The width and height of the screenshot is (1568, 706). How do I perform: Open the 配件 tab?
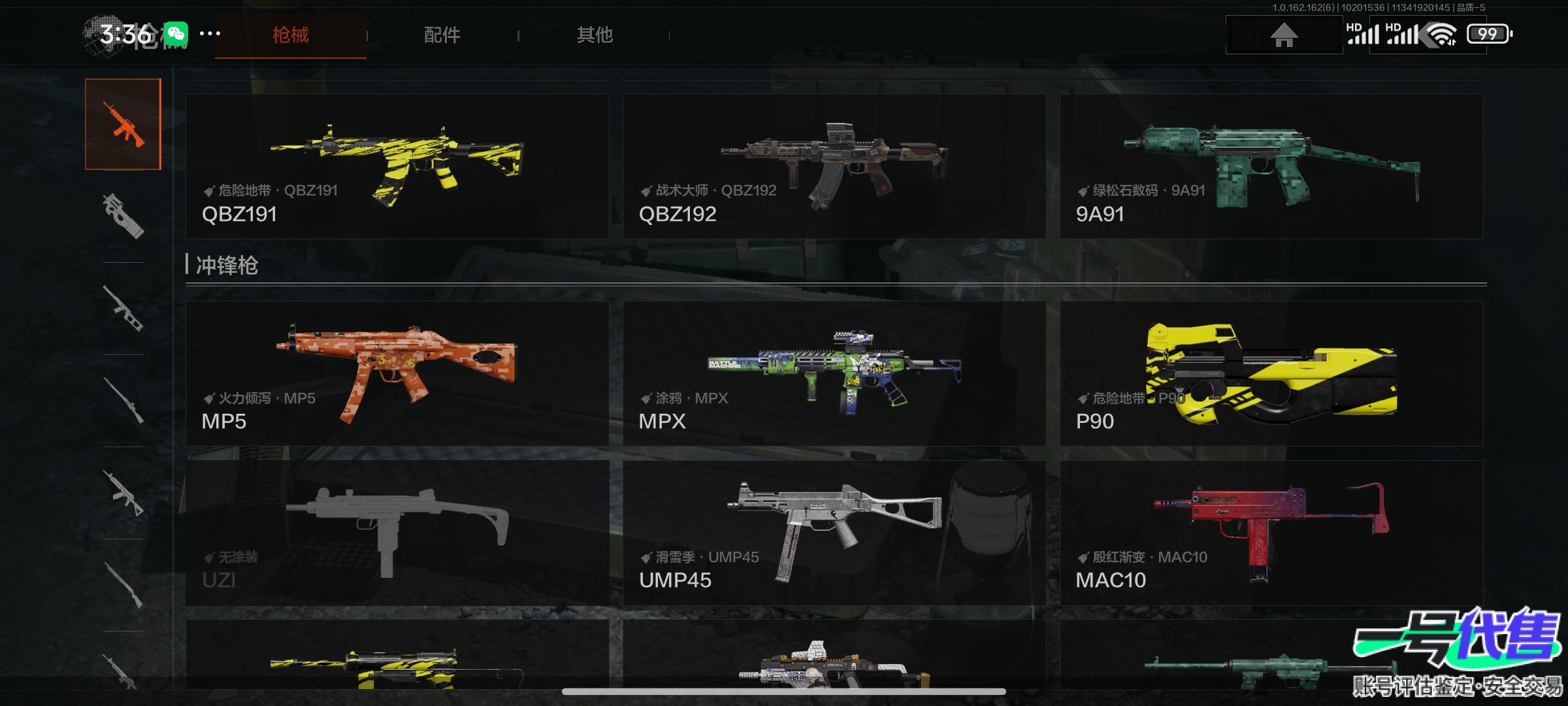442,35
